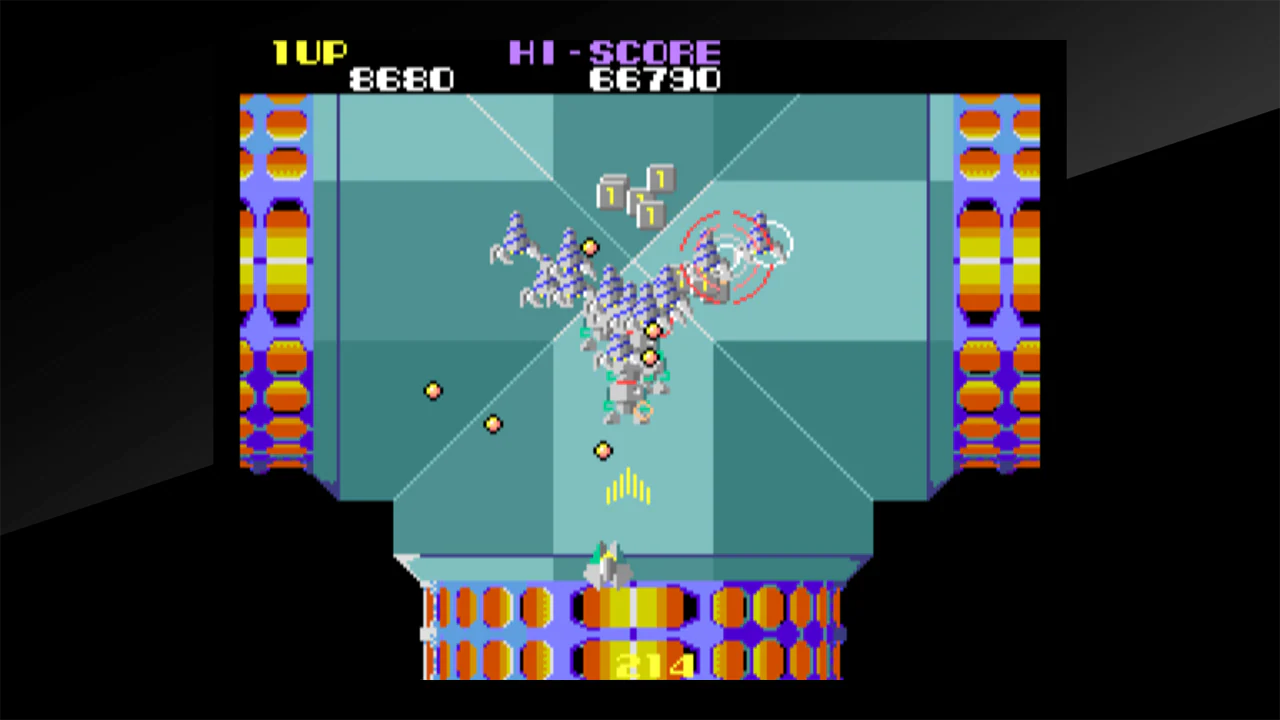Image resolution: width=1280 pixels, height=720 pixels.
Task: Click the orange bullet nearest the ship
Action: click(602, 452)
